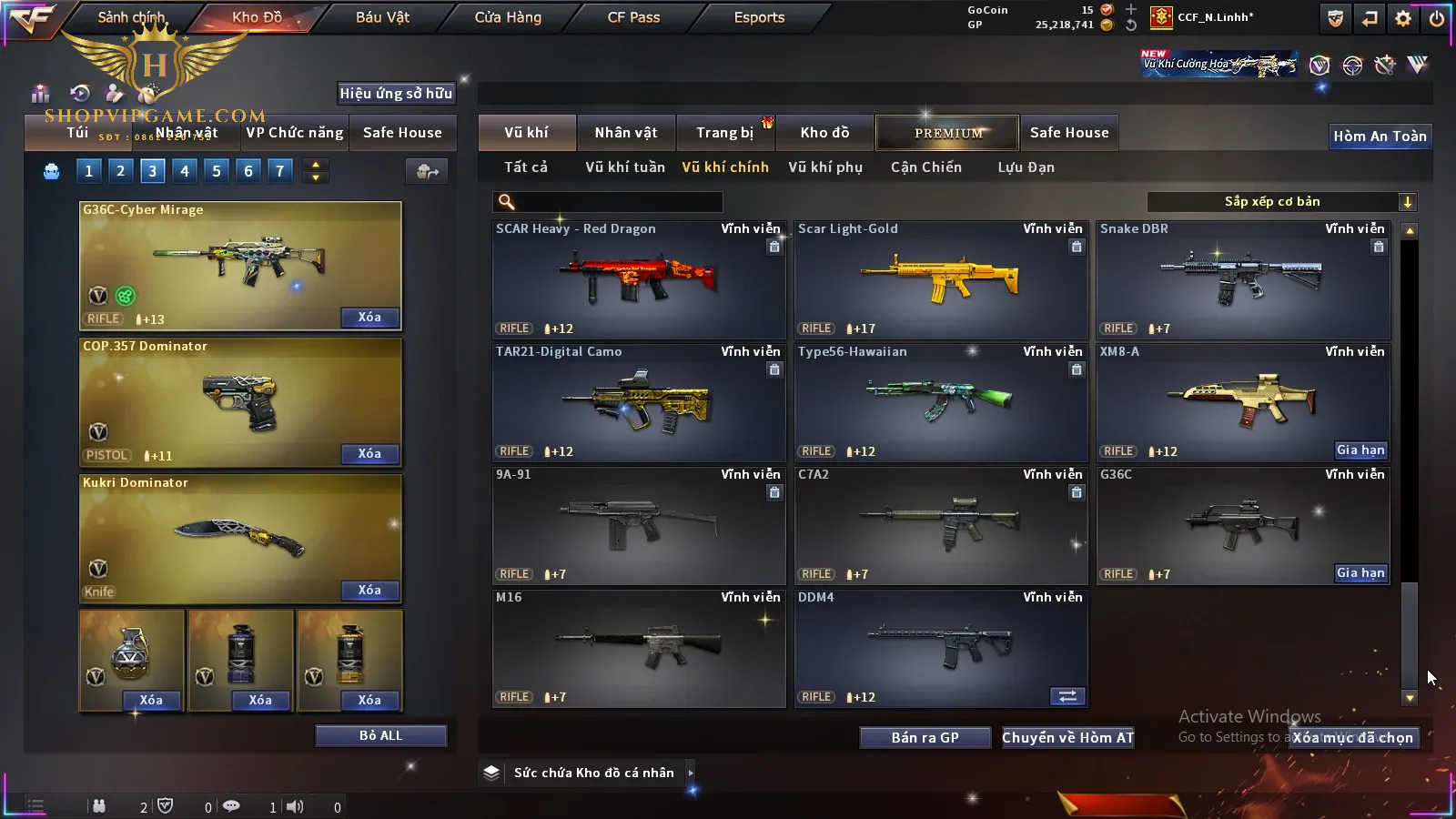Viewport: 1456px width, 819px height.
Task: Choose the Scar Light-Gold rifle
Action: (x=941, y=280)
